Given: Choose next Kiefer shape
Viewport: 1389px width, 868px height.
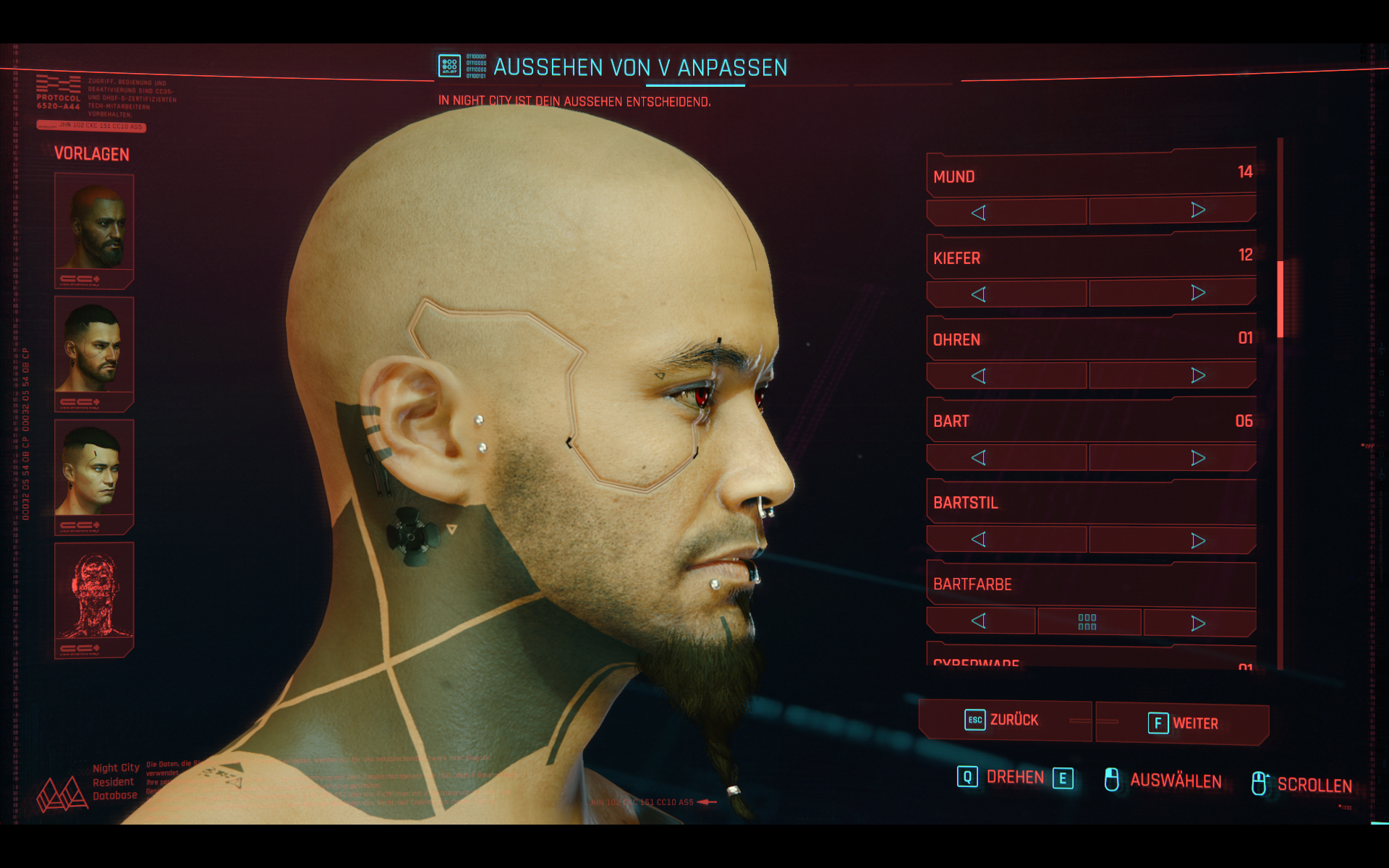Looking at the screenshot, I should [1198, 293].
